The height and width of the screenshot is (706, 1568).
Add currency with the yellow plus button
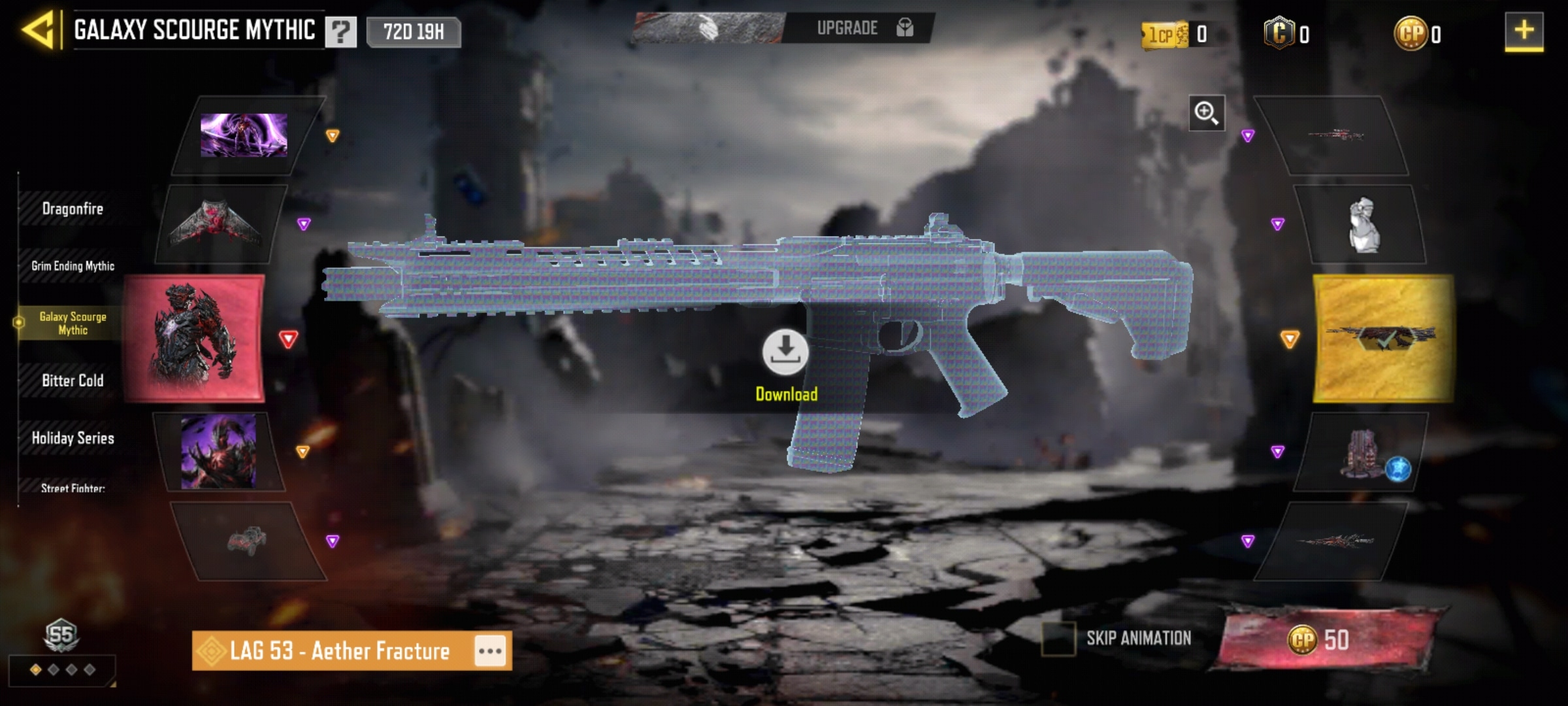(1524, 31)
